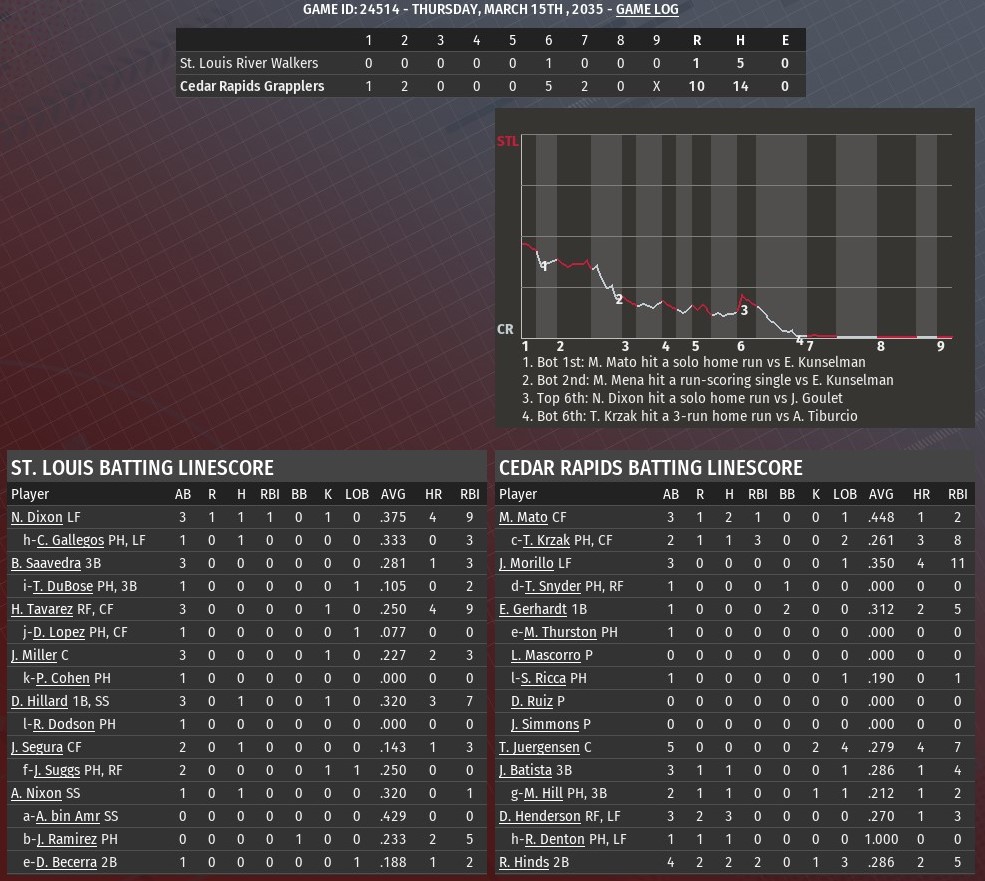Click T. Krzak's name link

click(x=547, y=541)
